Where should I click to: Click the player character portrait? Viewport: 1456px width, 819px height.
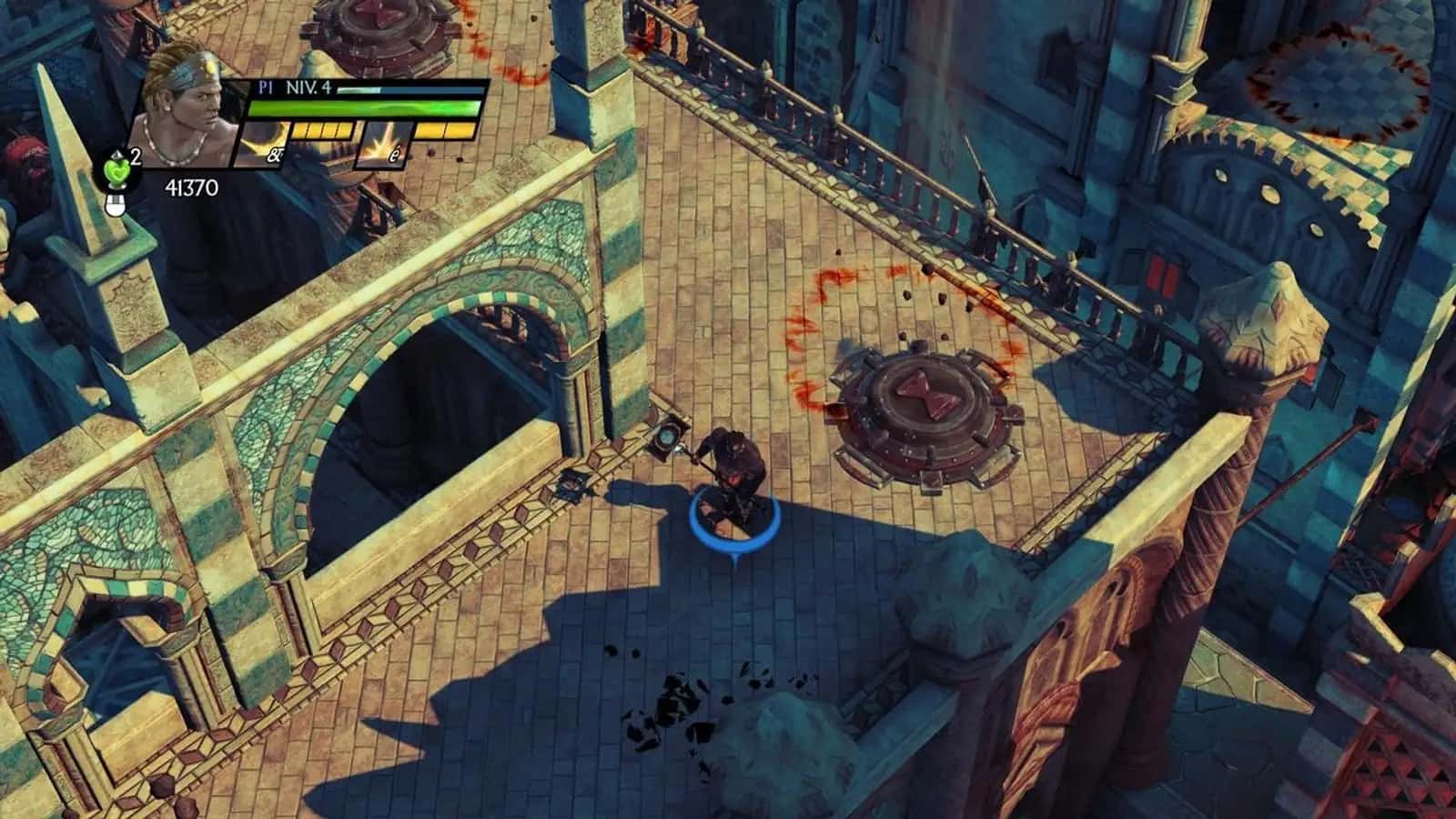[188, 106]
